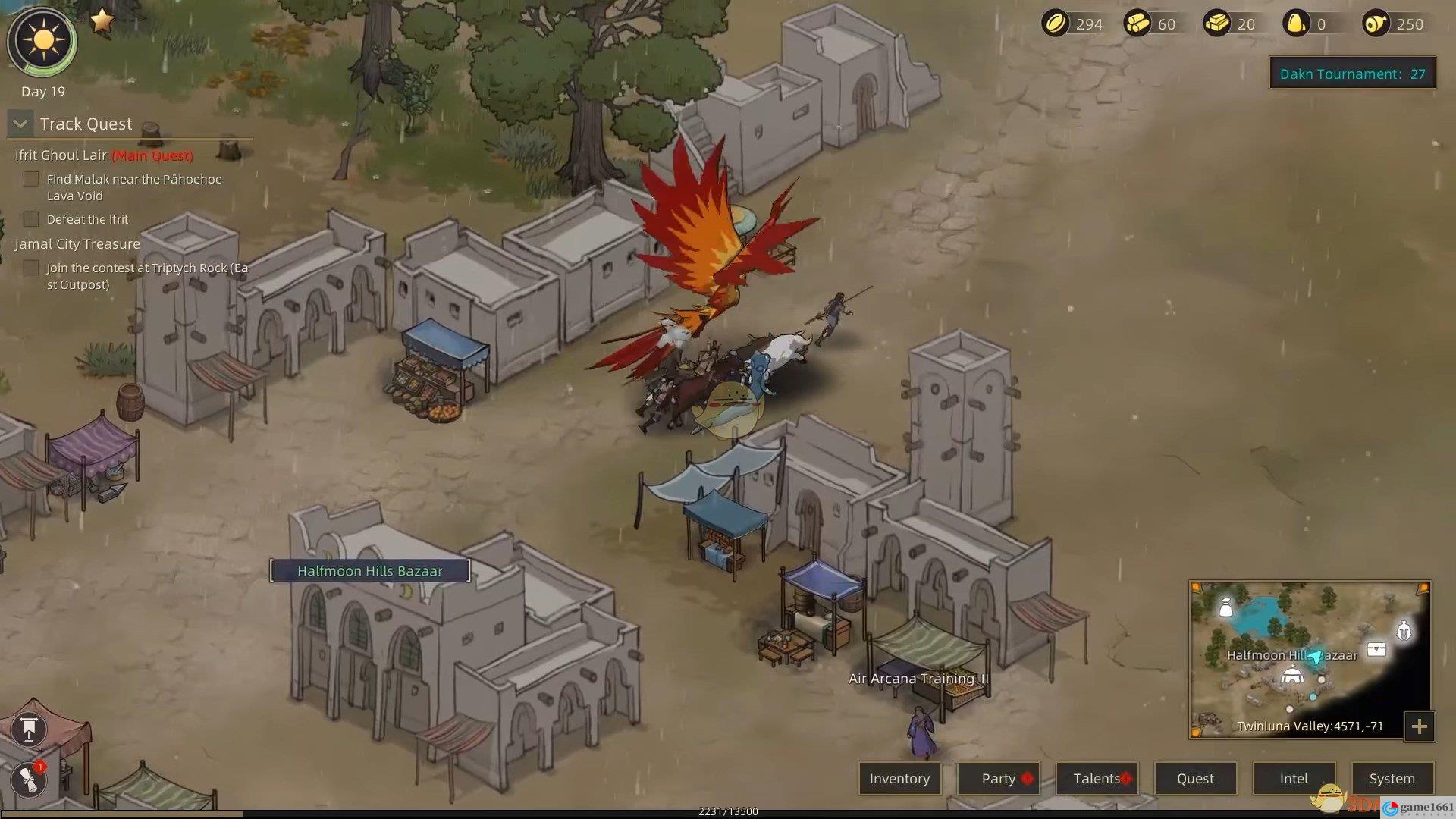
Task: Open the Quest log
Action: coord(1195,778)
